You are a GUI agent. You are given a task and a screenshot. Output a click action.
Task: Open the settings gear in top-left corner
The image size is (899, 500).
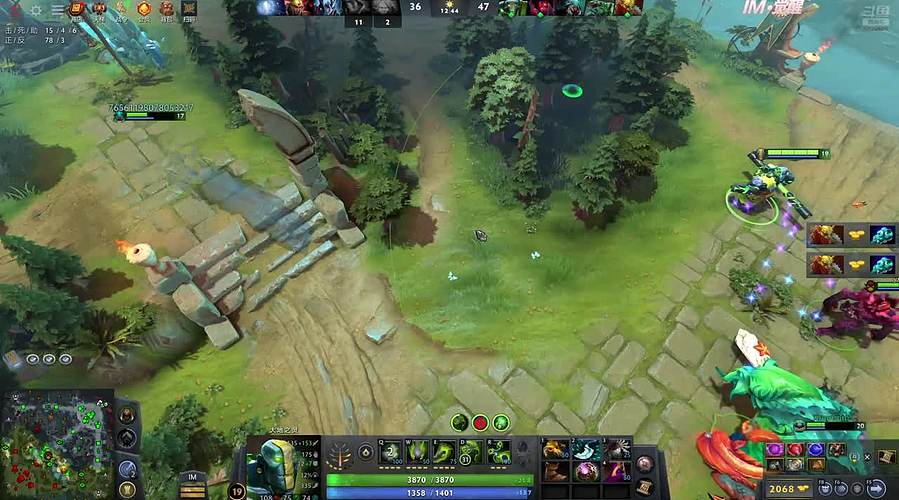(36, 9)
